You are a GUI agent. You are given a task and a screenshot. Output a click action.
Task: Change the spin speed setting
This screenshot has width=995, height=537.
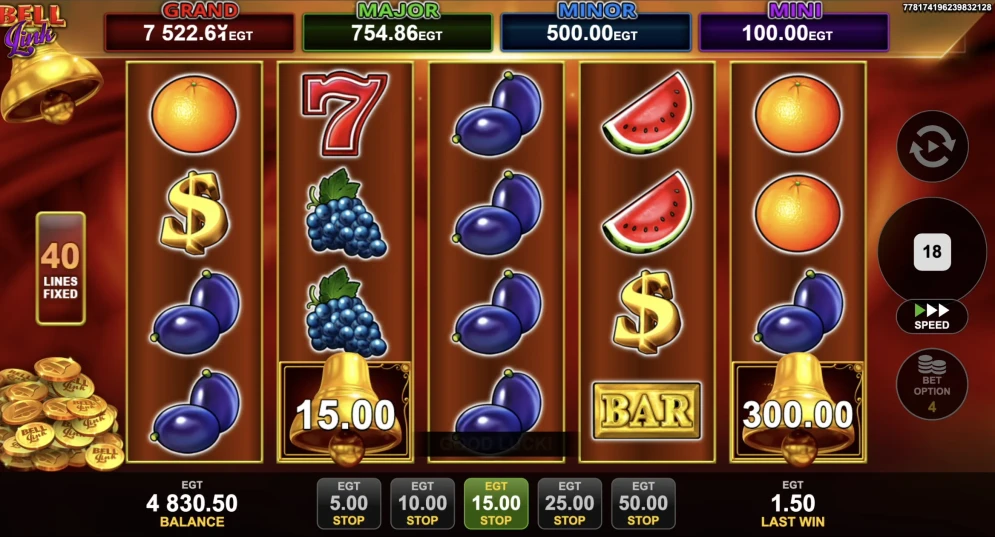[x=932, y=317]
